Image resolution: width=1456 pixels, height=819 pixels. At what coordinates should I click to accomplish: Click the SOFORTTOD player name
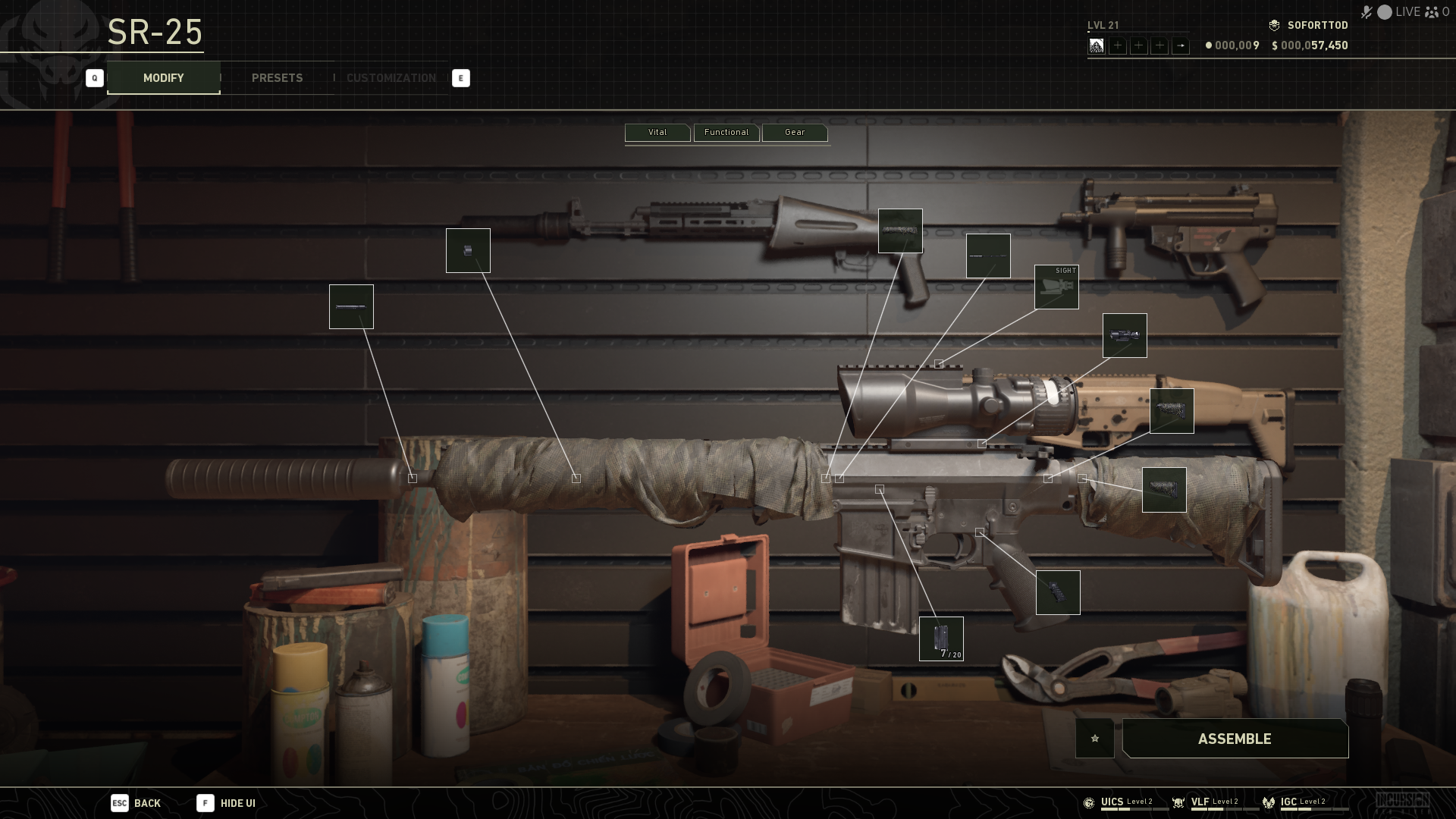1317,26
